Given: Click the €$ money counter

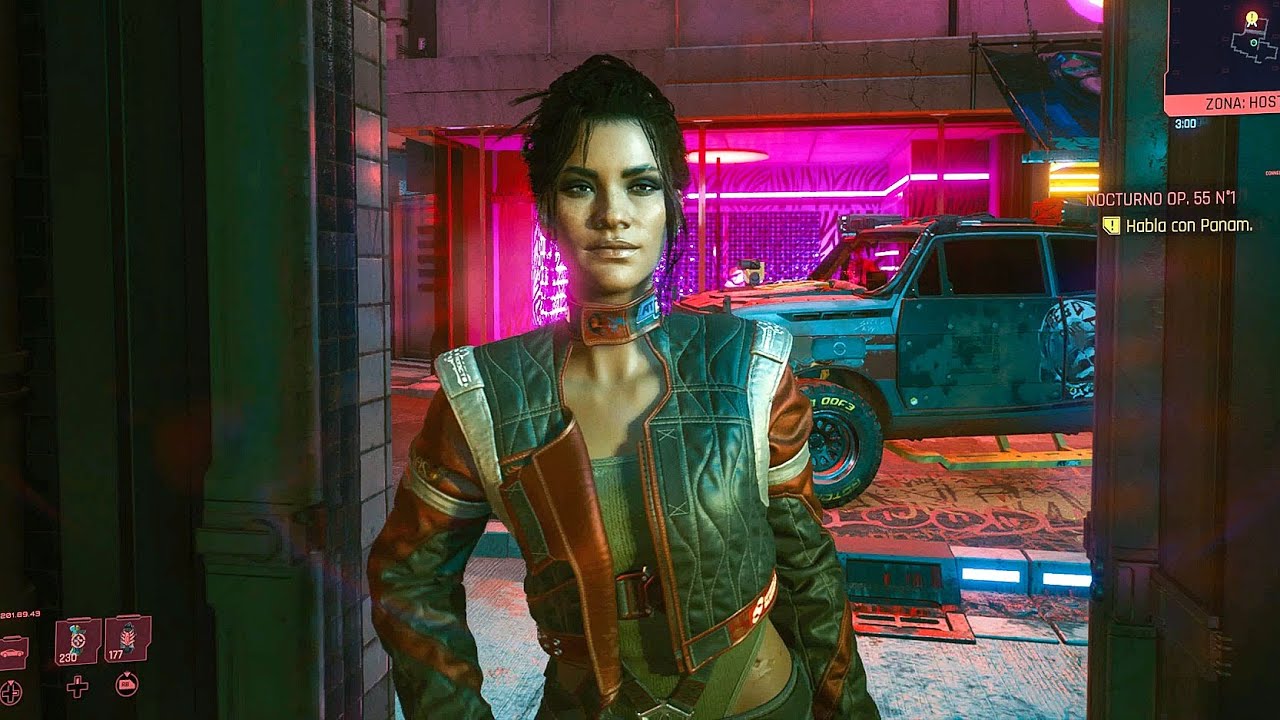Looking at the screenshot, I should 22,613.
